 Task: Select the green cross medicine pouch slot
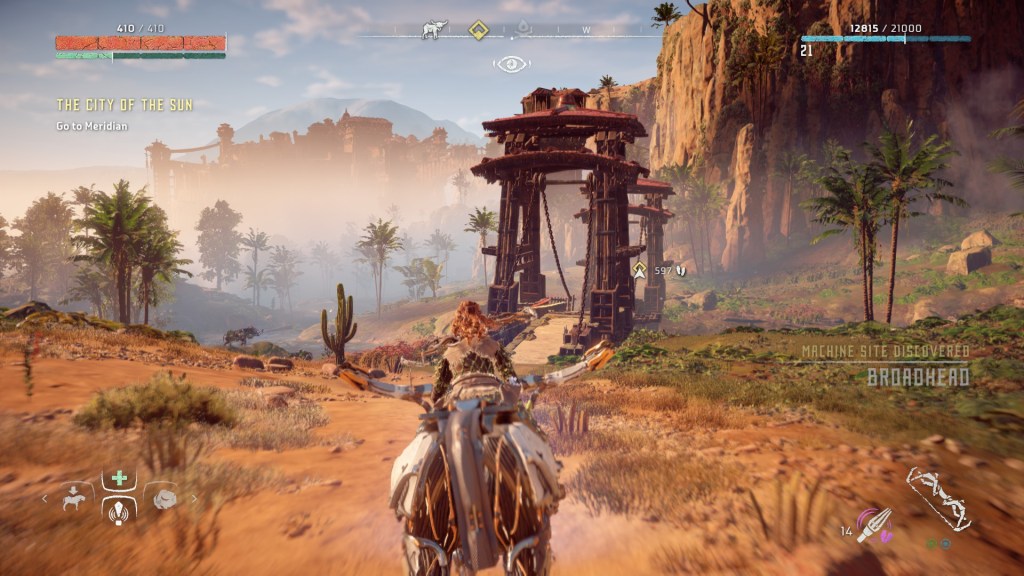click(119, 478)
